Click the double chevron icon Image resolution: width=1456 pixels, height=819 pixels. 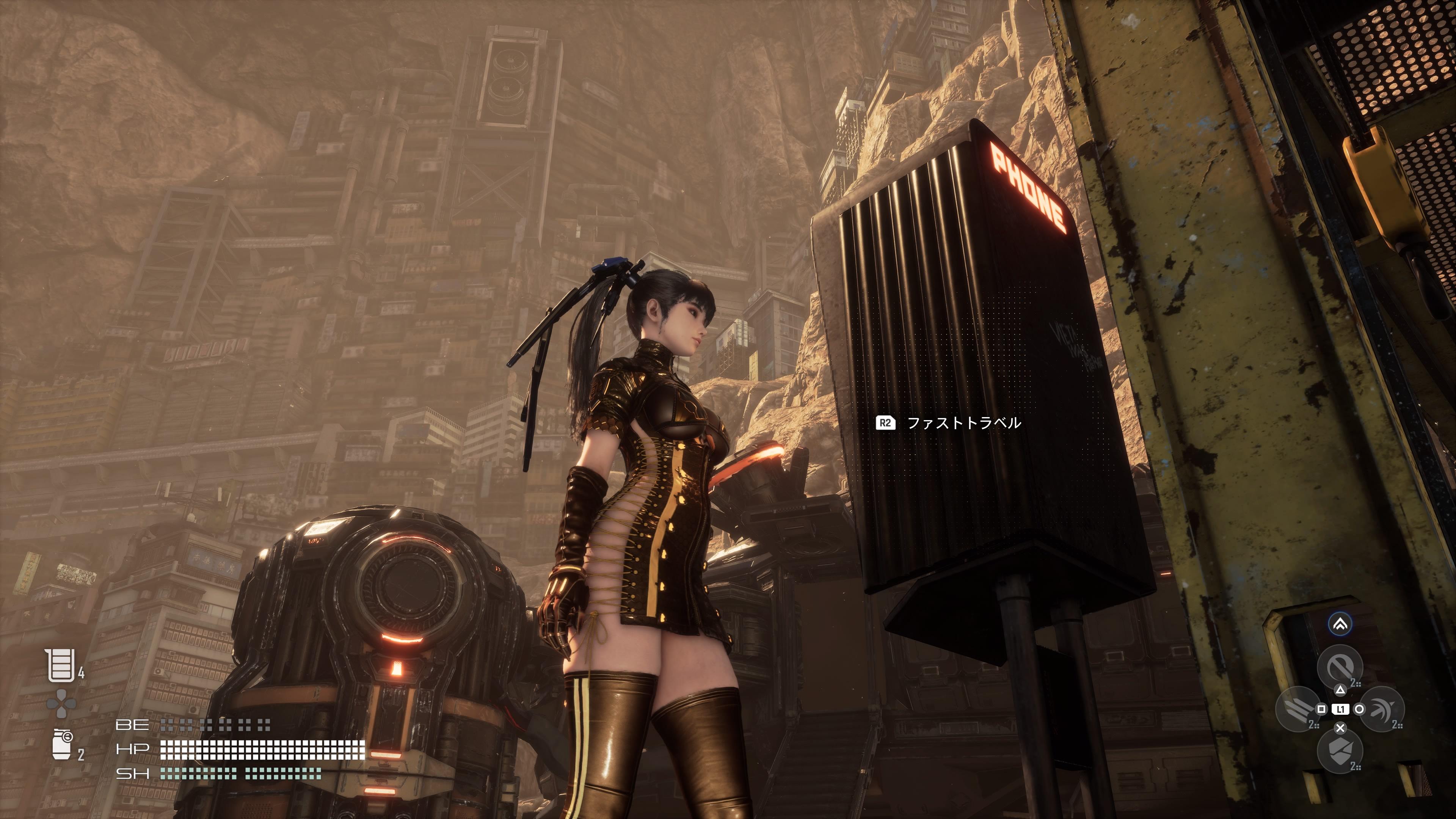pyautogui.click(x=1340, y=624)
